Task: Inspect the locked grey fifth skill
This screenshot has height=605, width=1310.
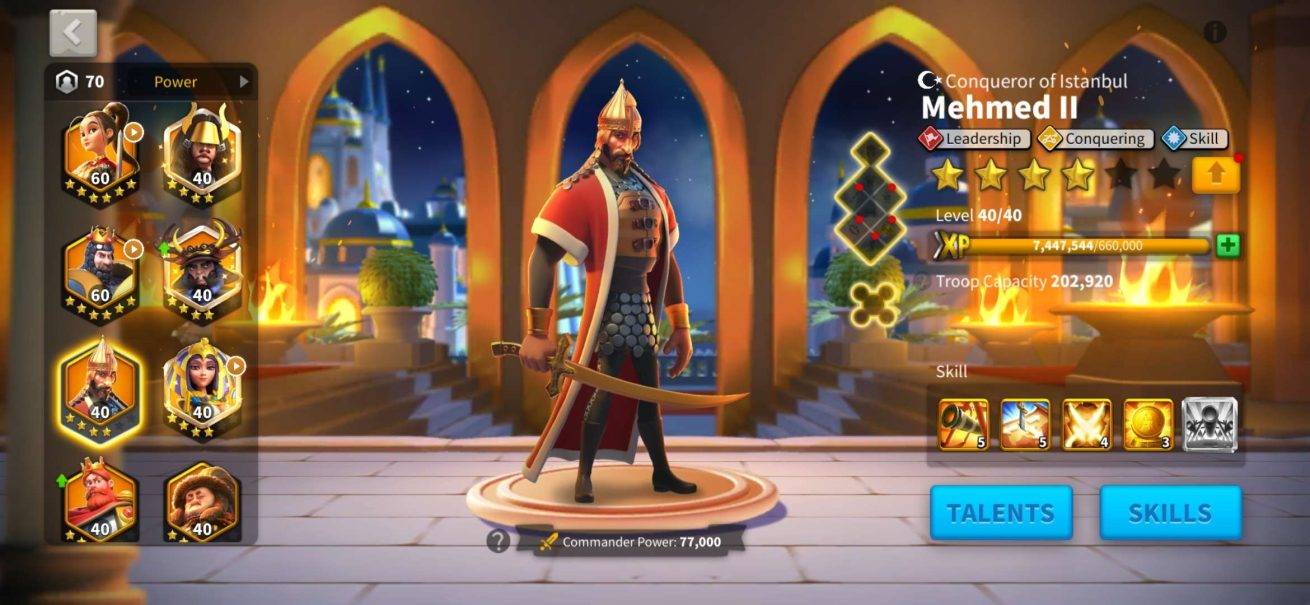Action: click(x=1210, y=424)
